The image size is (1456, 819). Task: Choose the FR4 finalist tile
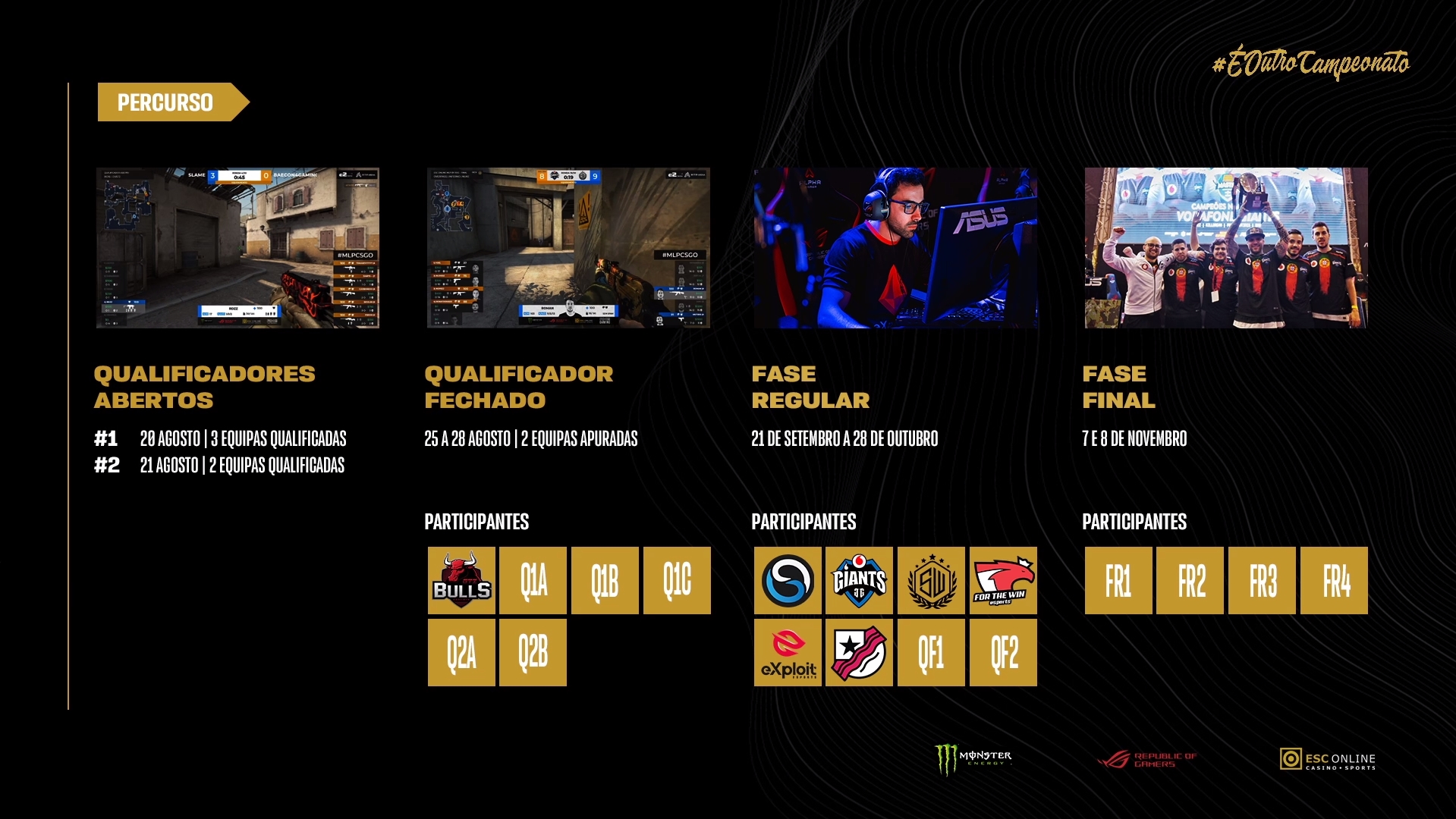click(1334, 581)
